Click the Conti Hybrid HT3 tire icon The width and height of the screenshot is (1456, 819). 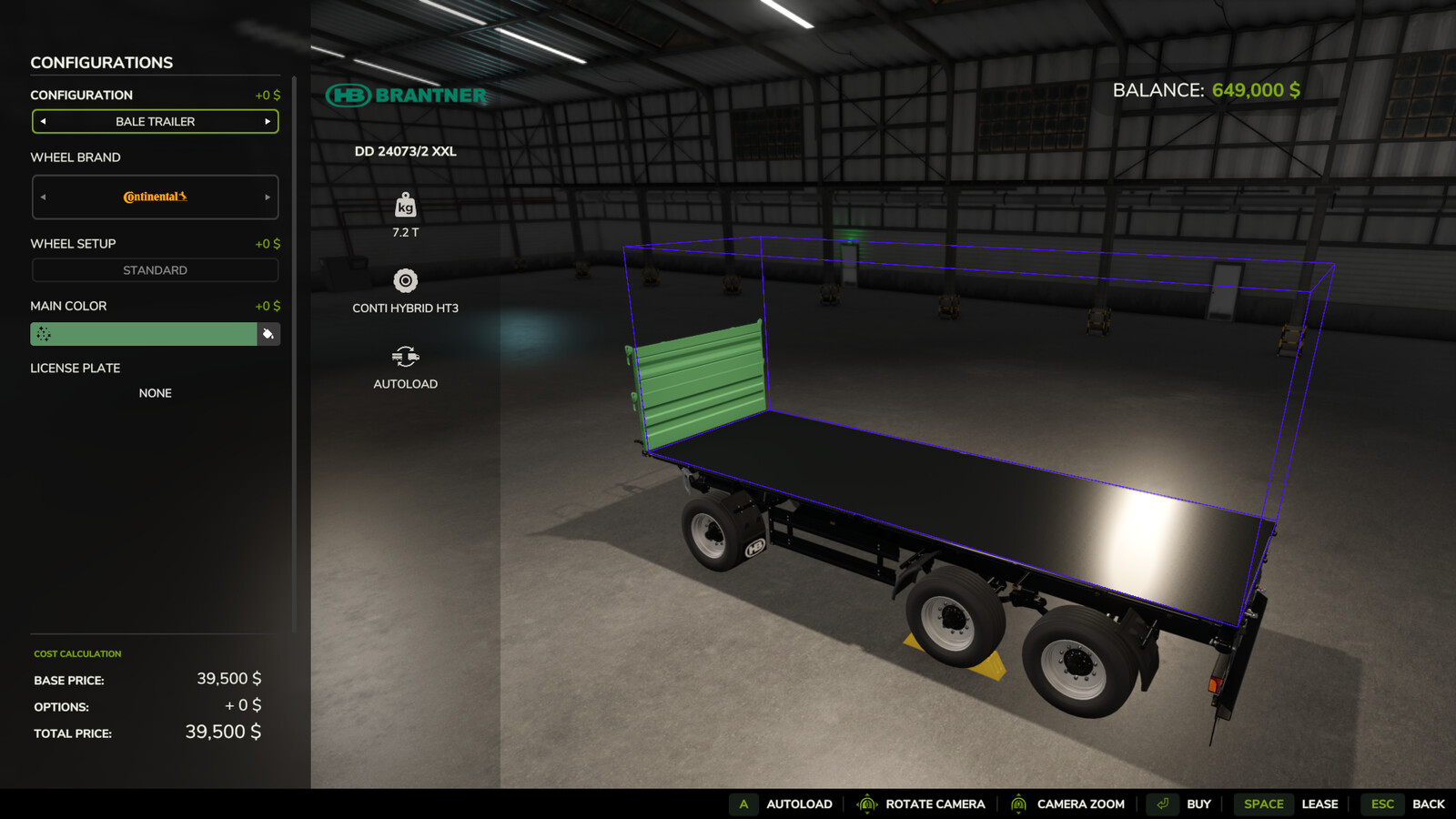click(x=405, y=280)
